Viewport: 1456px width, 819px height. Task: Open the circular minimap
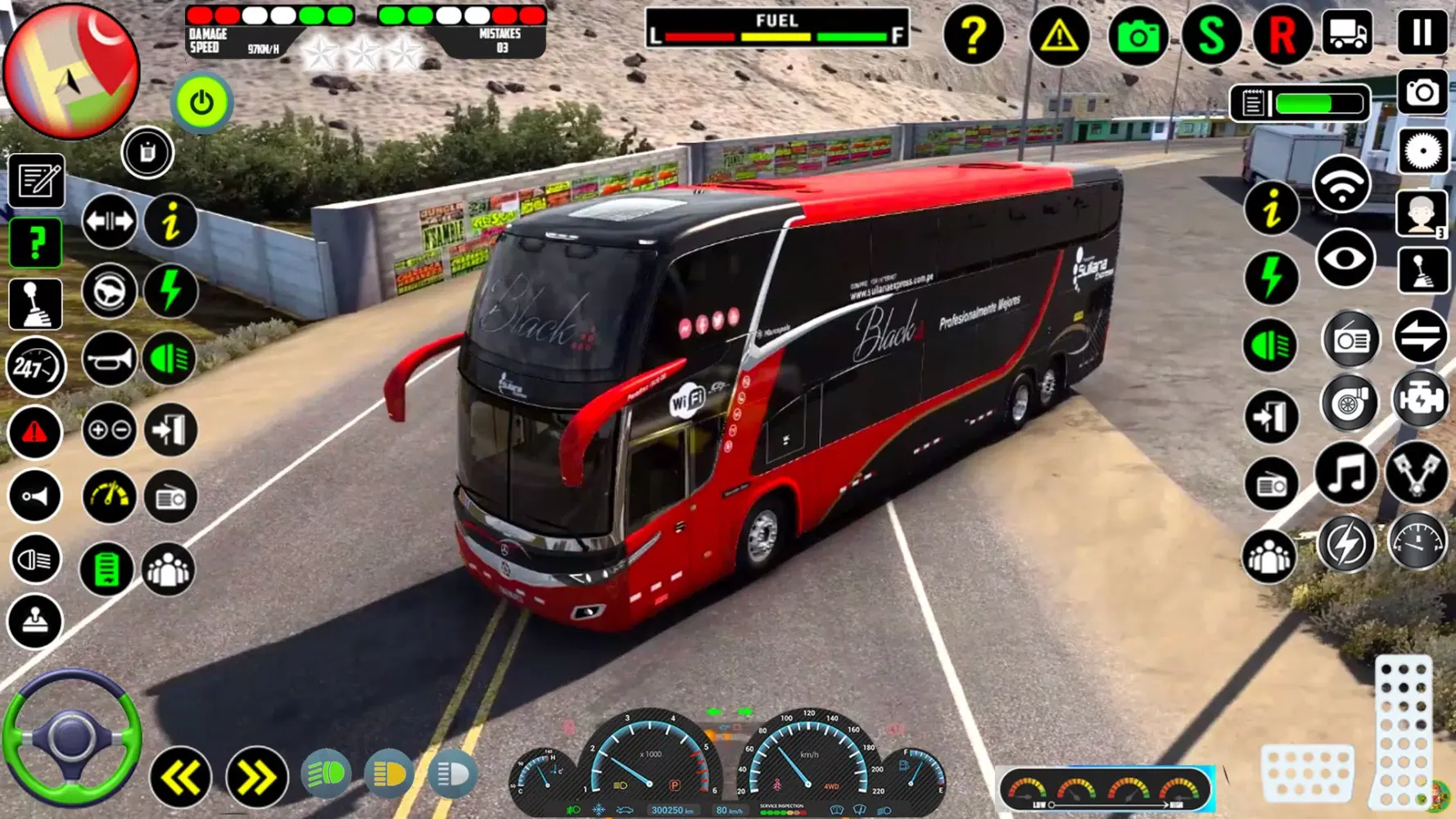point(71,71)
